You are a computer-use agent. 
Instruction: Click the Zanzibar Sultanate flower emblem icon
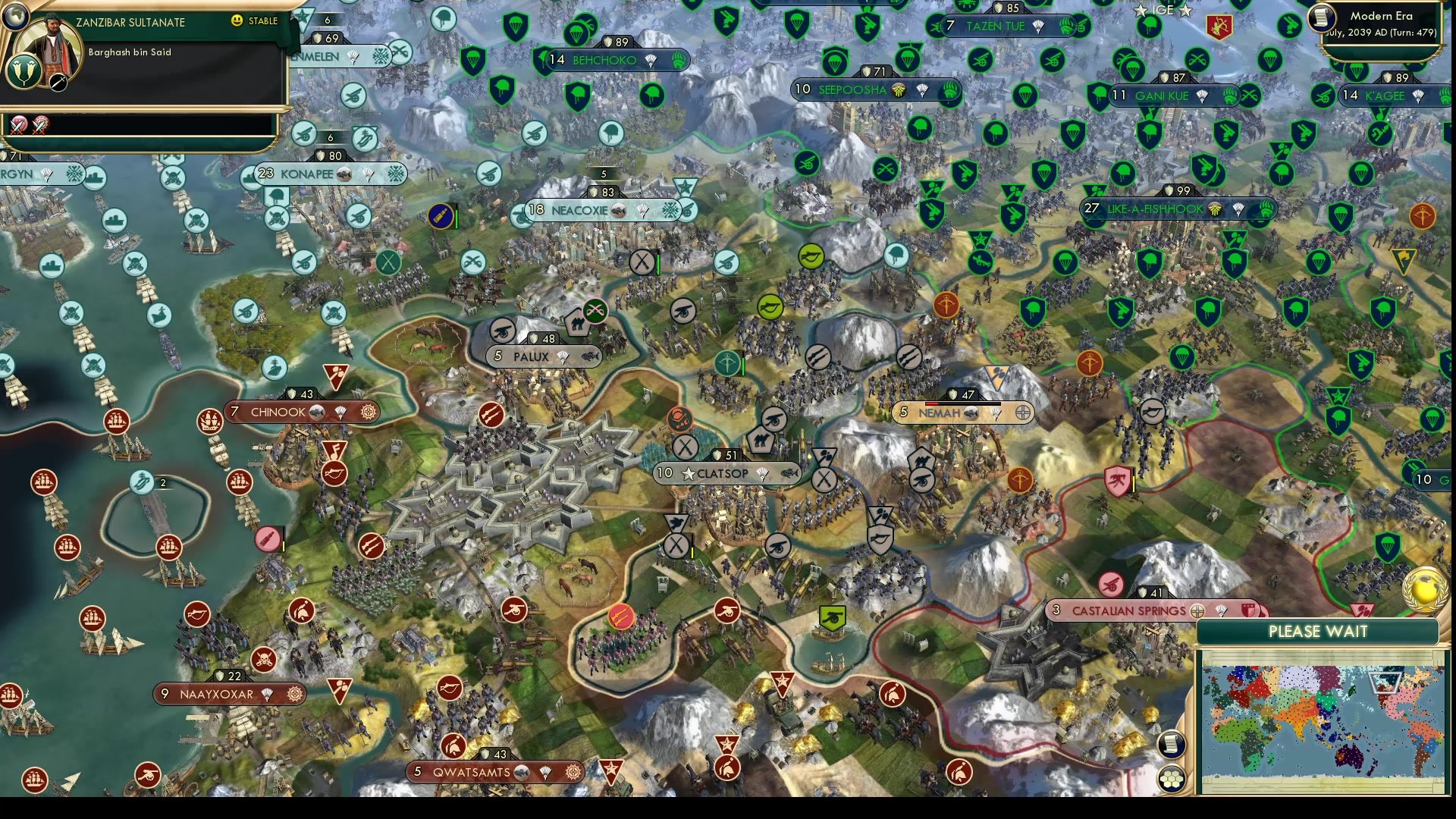(24, 73)
